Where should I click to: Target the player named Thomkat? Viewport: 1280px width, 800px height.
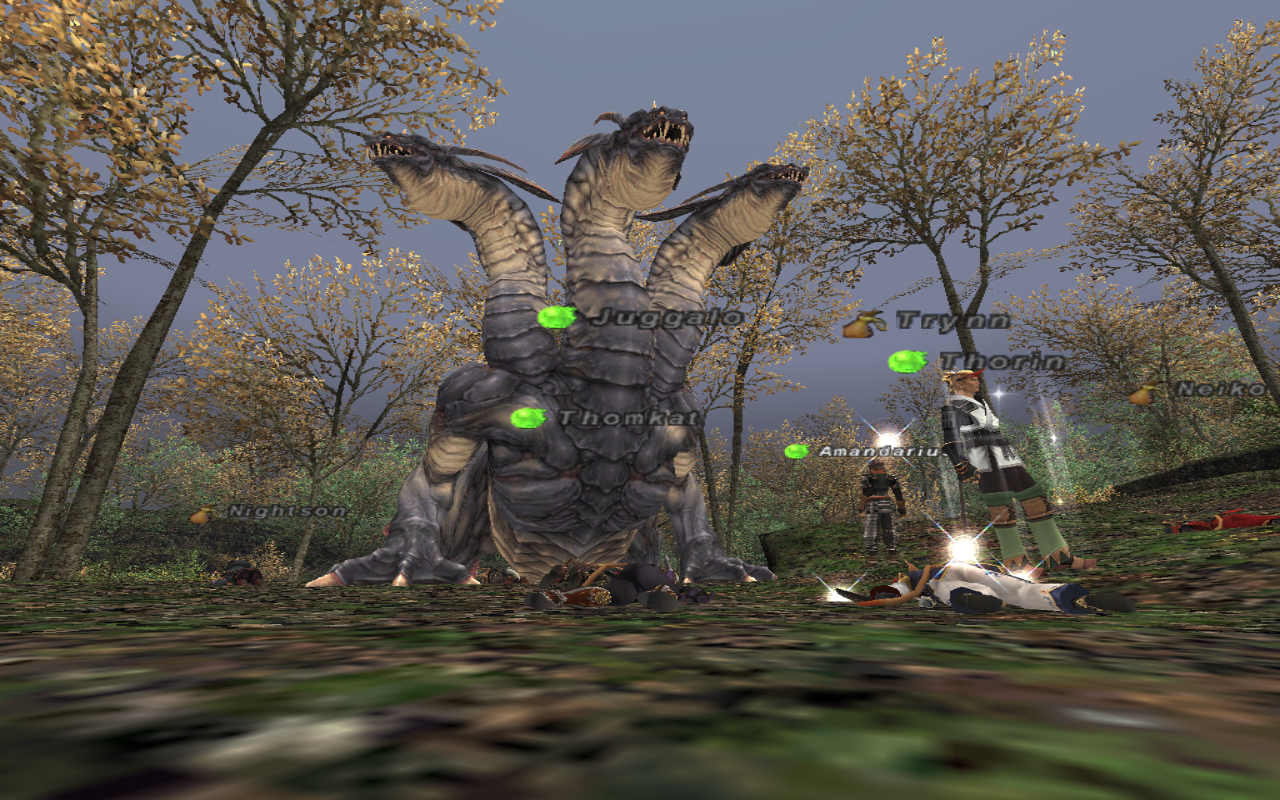coord(627,418)
